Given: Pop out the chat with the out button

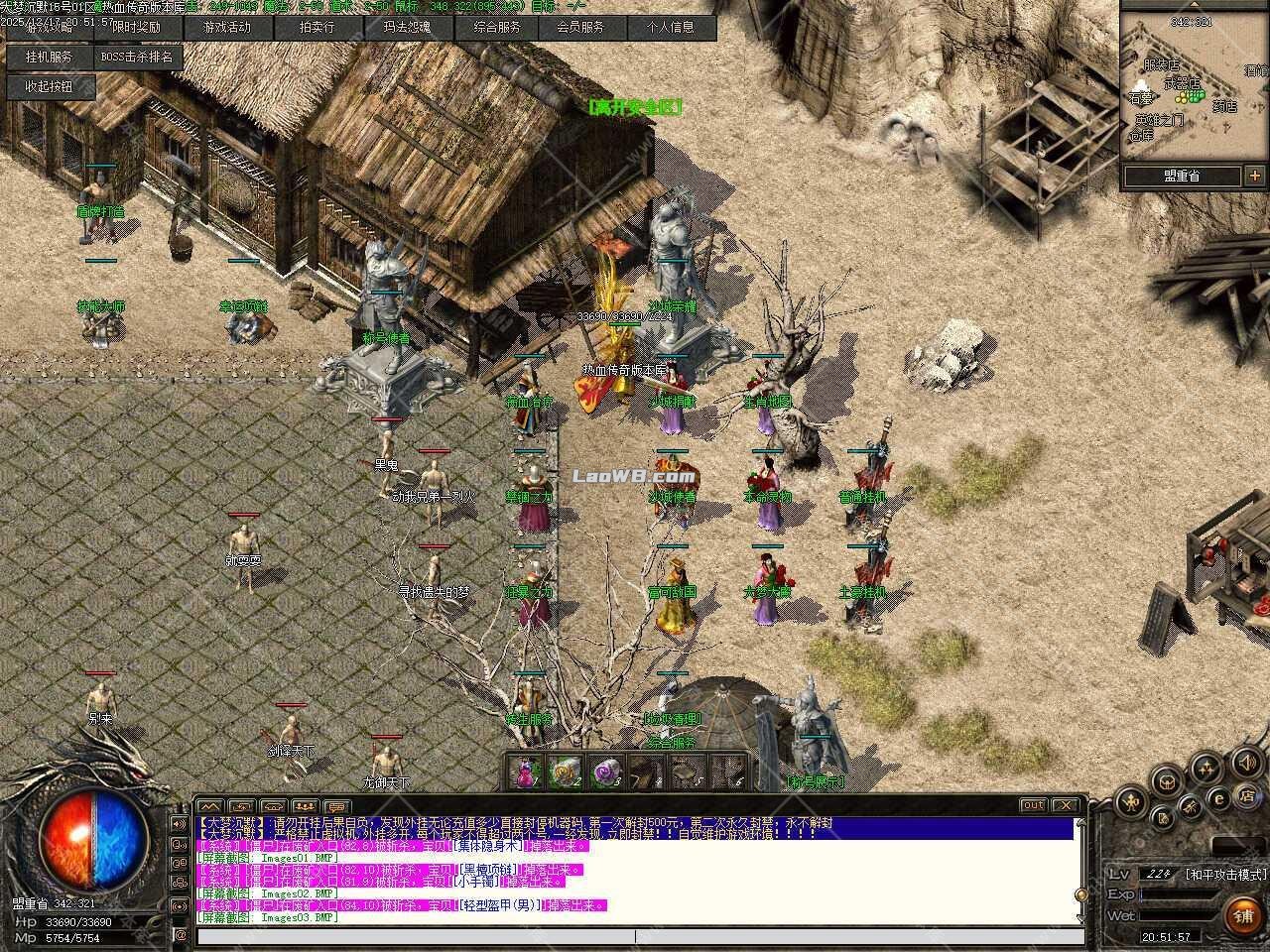Looking at the screenshot, I should point(1032,804).
